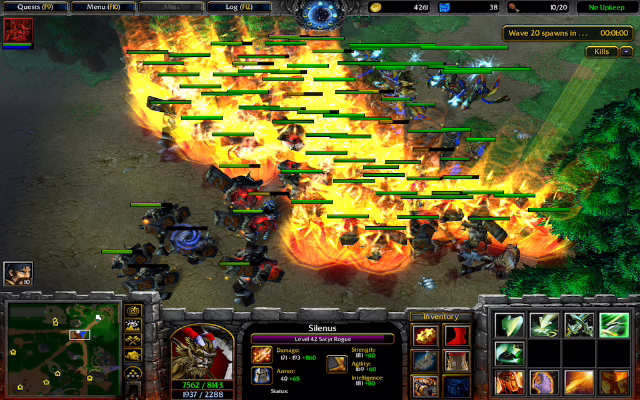Open the Quests menu
The image size is (640, 400).
33,7
